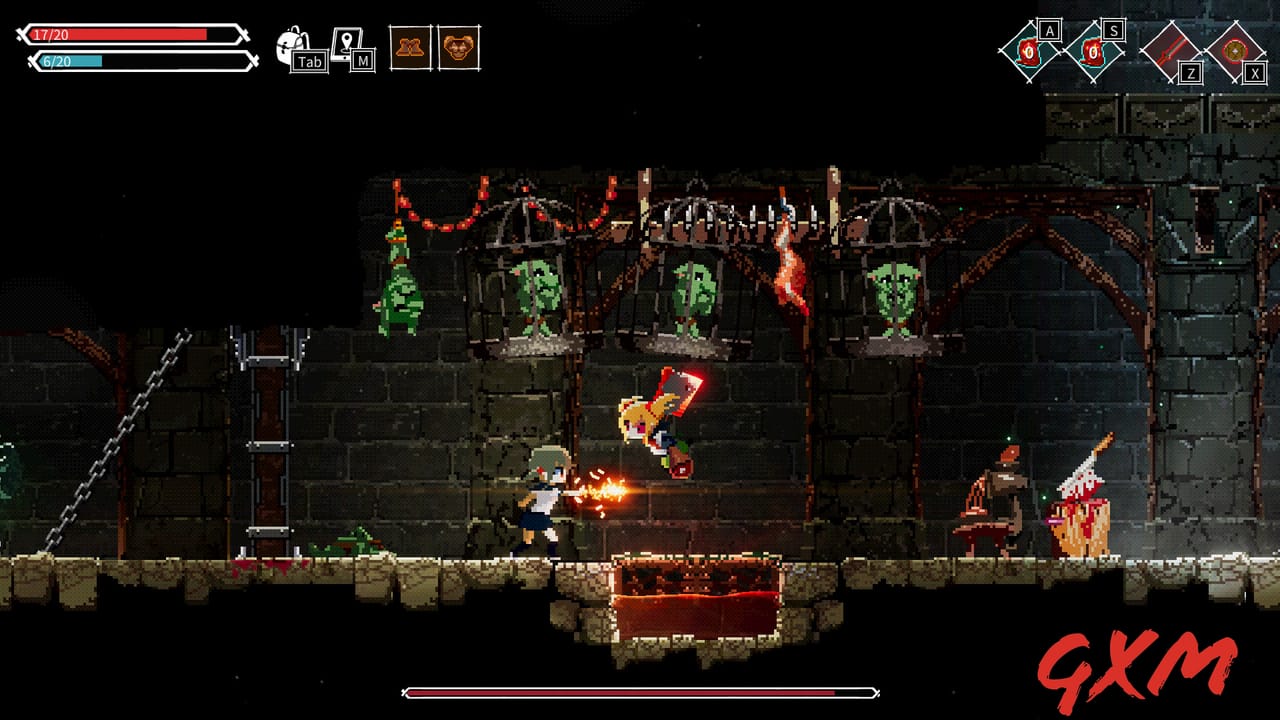Click the X keybind box
This screenshot has width=1280, height=720.
coord(1254,71)
